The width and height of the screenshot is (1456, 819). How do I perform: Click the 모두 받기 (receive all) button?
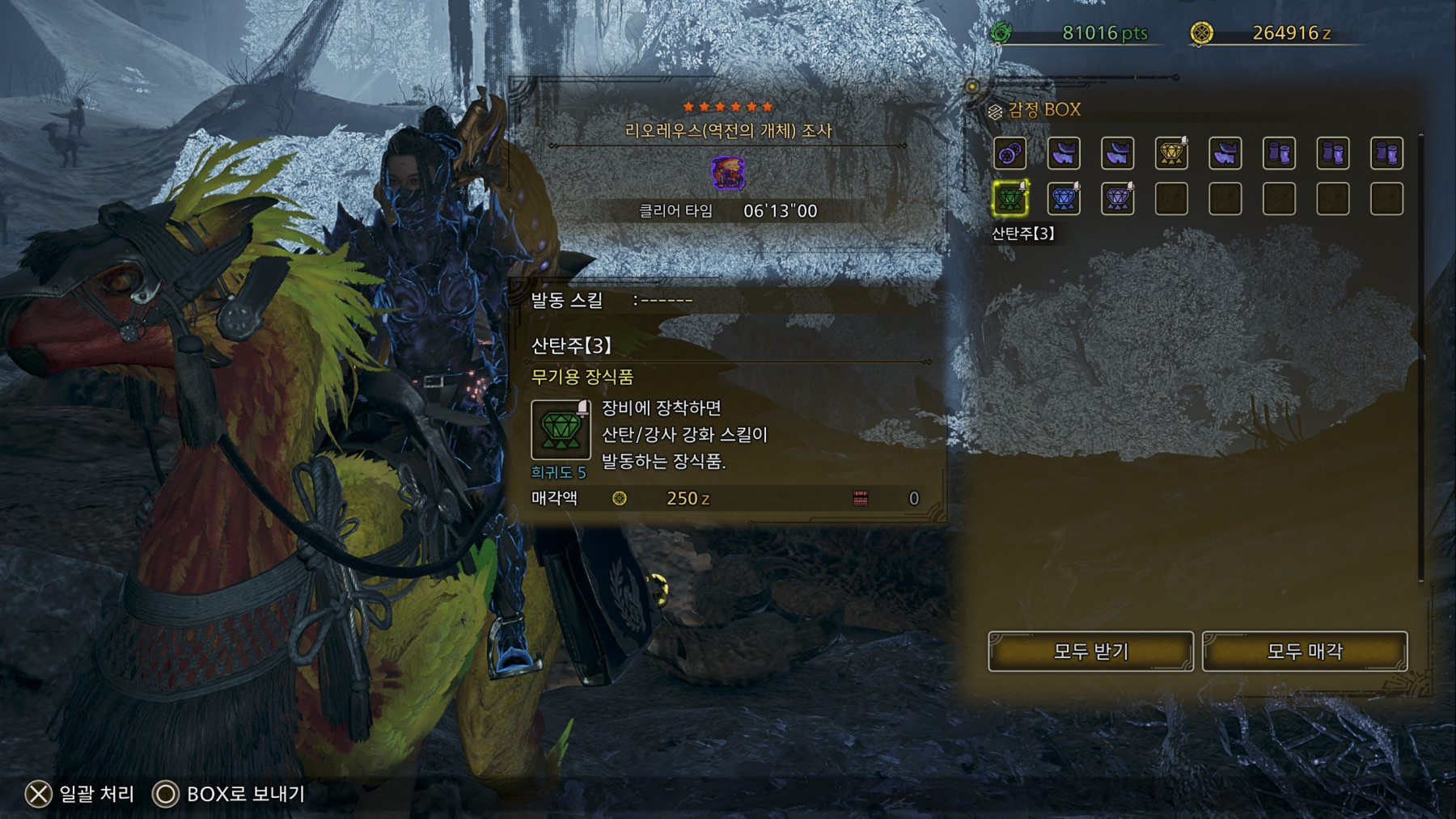[x=1090, y=651]
